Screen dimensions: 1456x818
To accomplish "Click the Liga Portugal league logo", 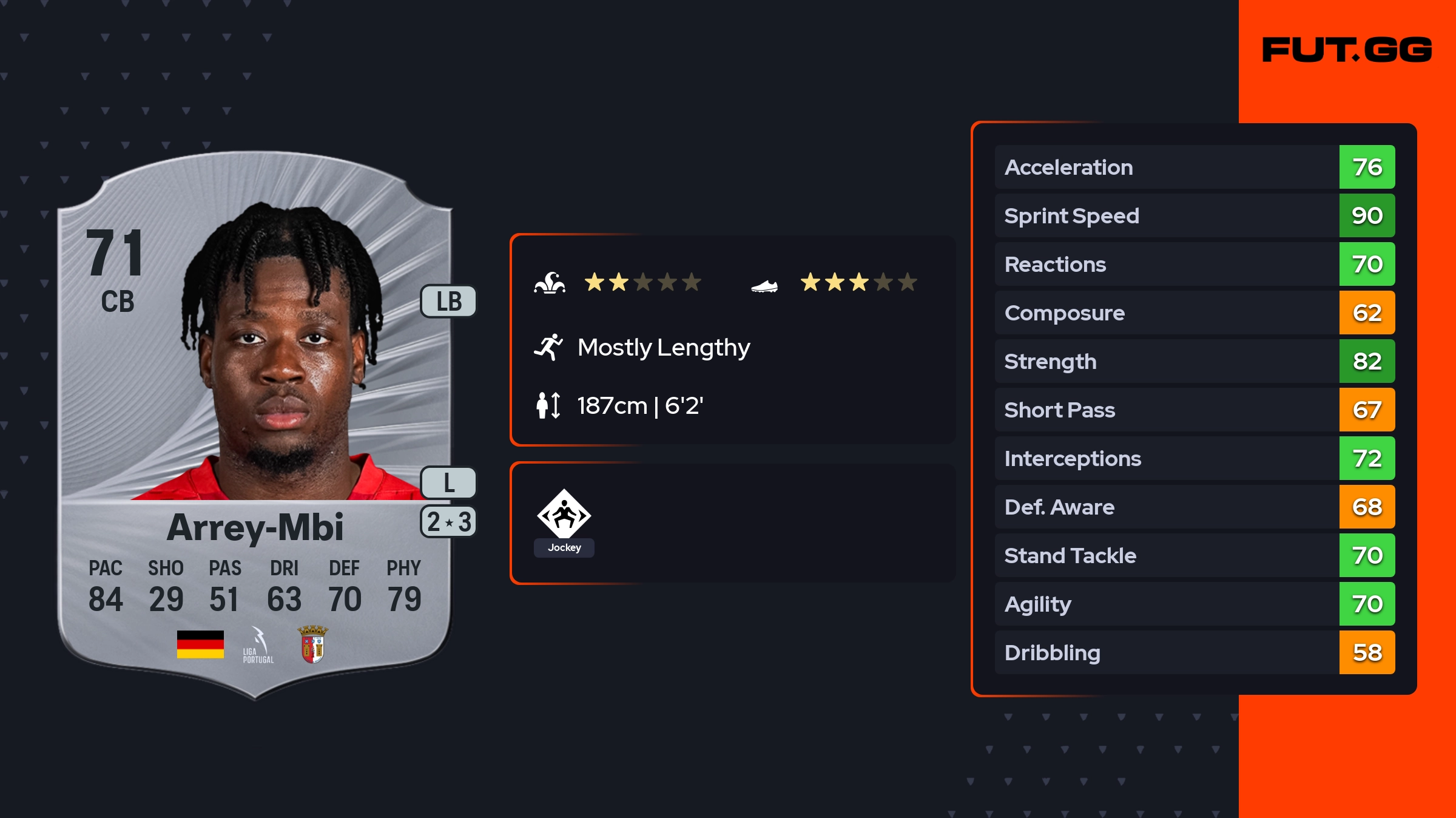I will tap(258, 646).
